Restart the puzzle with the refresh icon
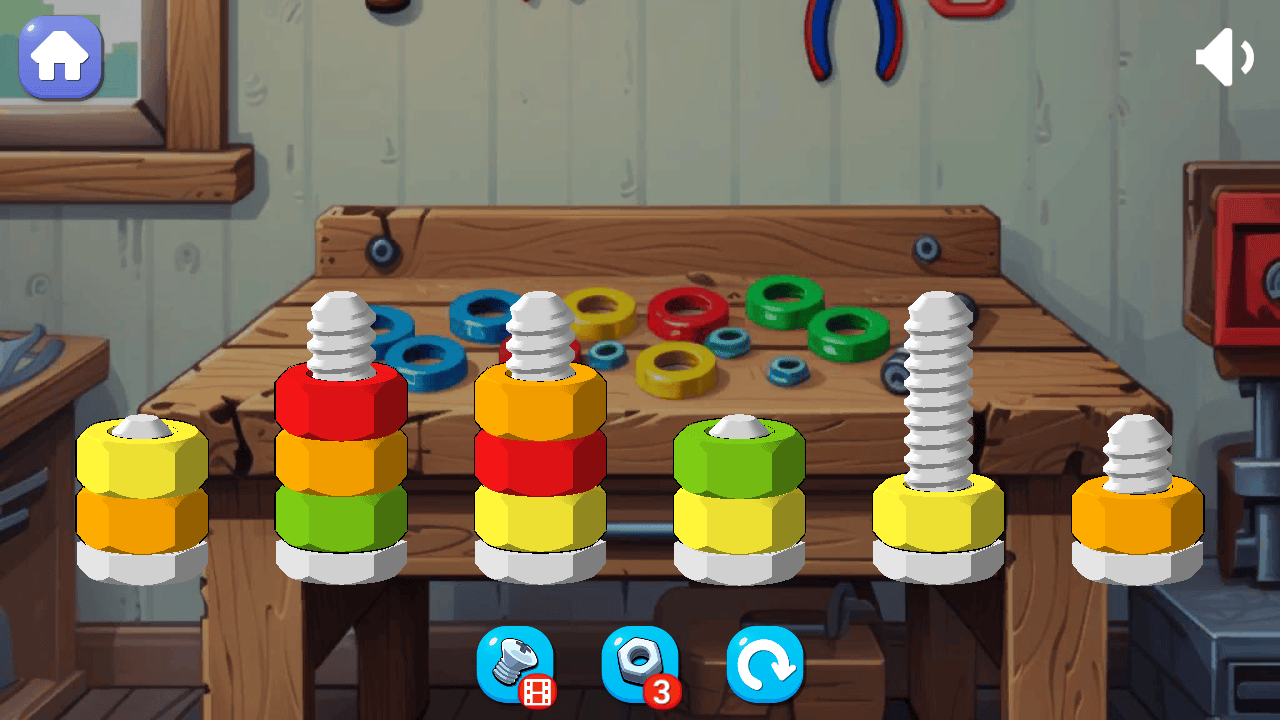This screenshot has height=720, width=1280. pyautogui.click(x=765, y=665)
